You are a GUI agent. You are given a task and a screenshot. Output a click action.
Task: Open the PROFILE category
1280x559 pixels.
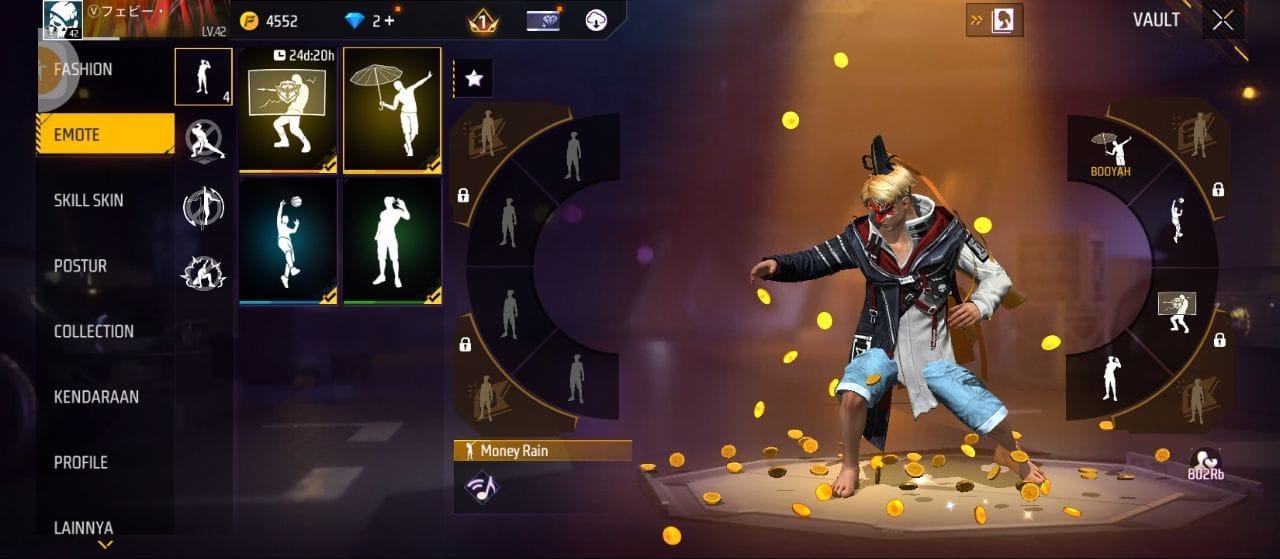[80, 462]
